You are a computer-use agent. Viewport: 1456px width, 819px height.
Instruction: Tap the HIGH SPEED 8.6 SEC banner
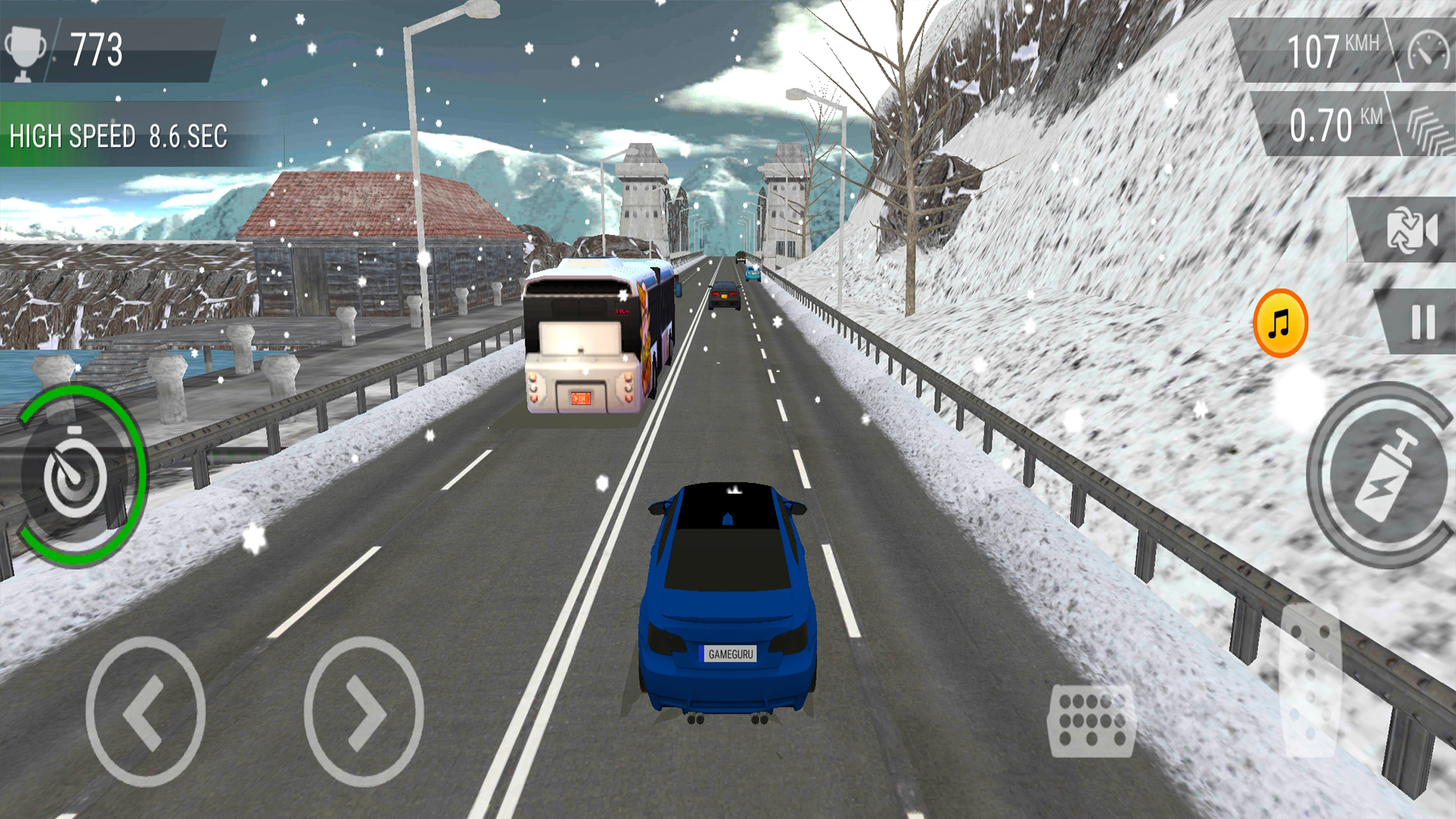(x=118, y=136)
